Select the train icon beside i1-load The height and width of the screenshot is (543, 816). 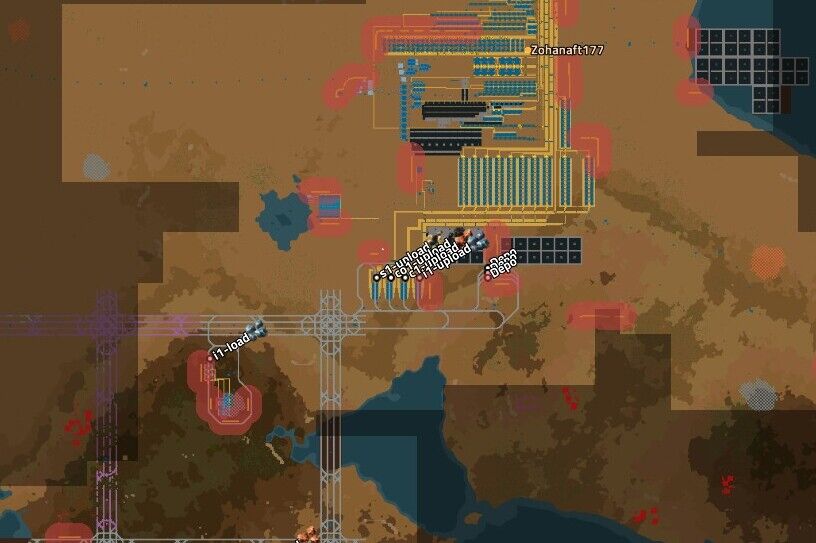255,330
